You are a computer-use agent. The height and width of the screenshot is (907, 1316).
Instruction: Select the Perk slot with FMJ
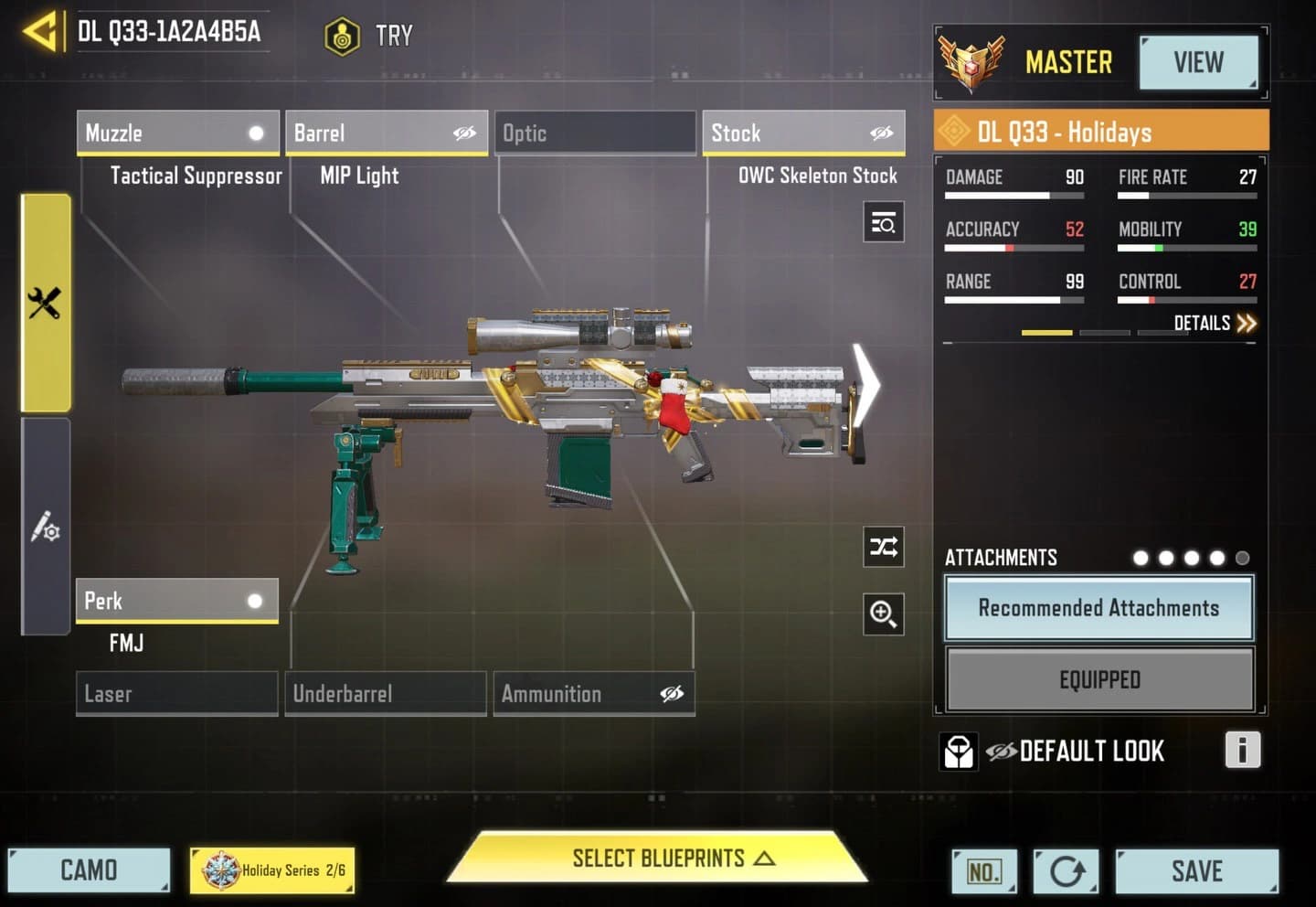pos(176,601)
